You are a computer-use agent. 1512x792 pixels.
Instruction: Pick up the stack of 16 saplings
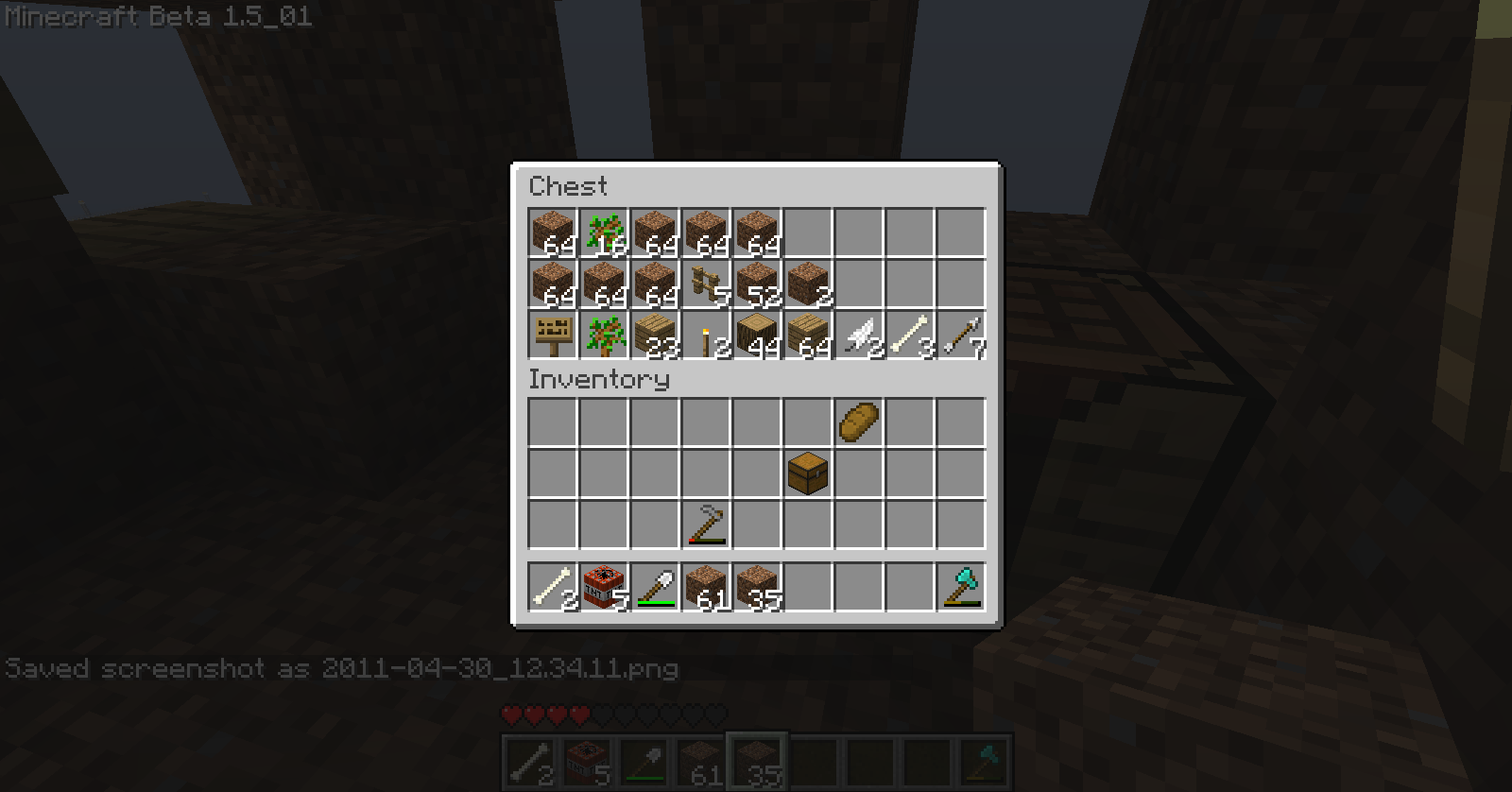(x=604, y=233)
